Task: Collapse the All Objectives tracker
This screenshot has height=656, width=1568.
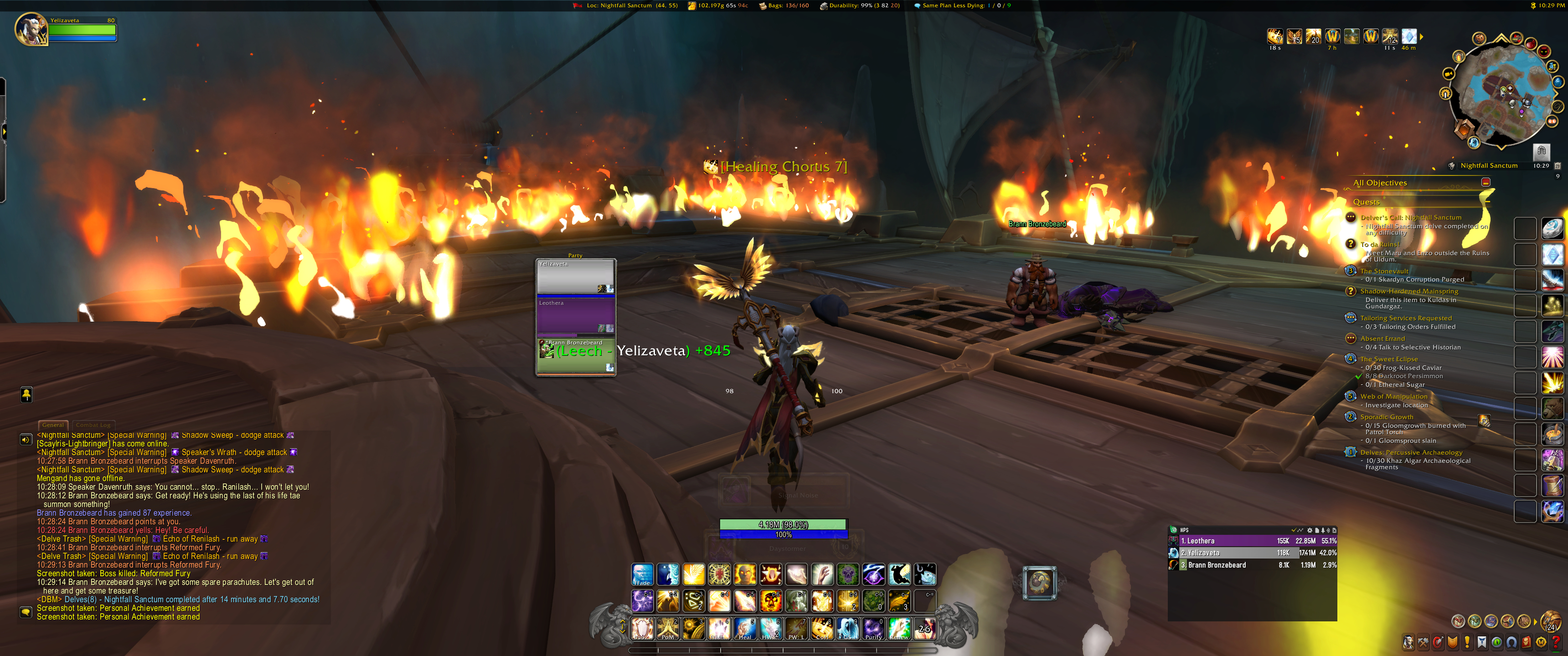Action: click(x=1486, y=183)
